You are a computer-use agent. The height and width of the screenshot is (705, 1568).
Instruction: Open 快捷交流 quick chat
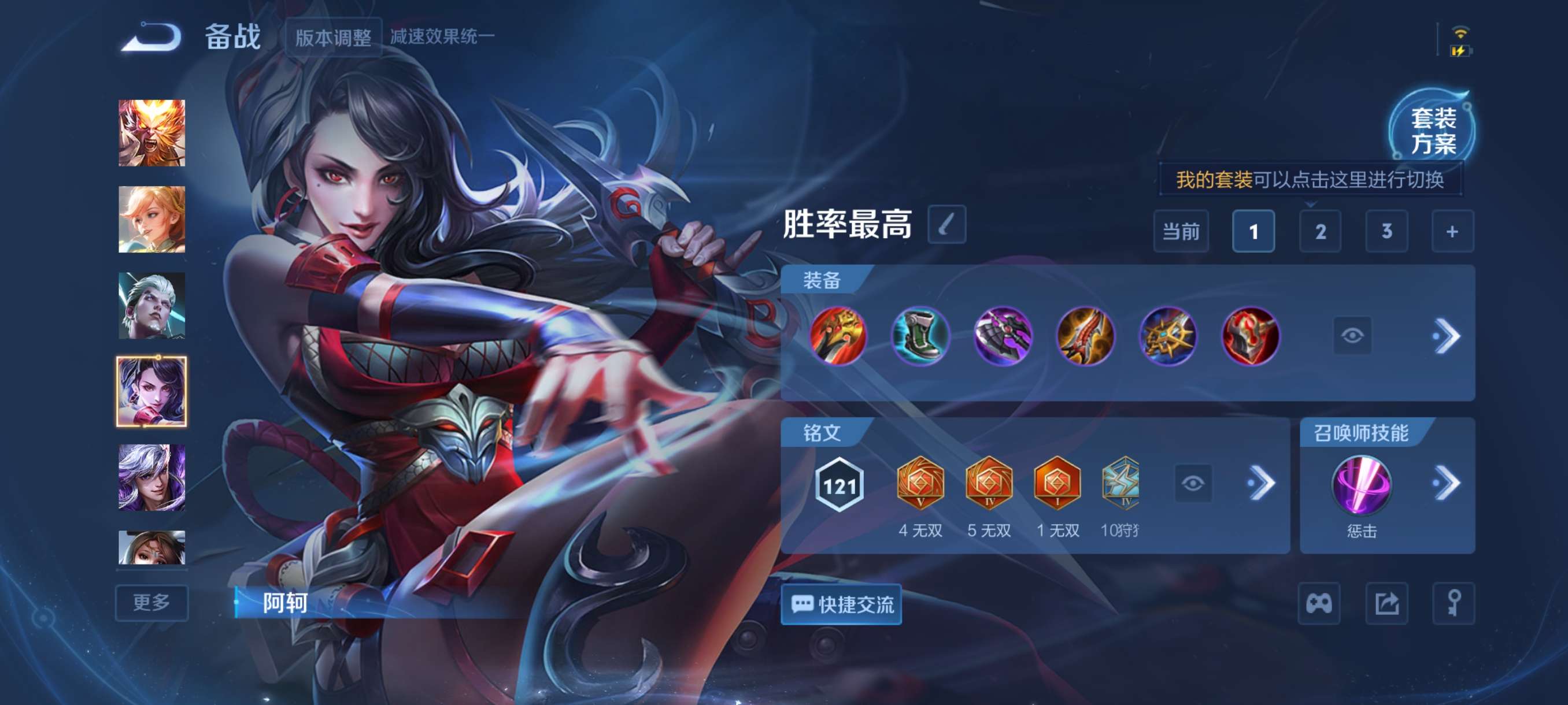point(841,604)
